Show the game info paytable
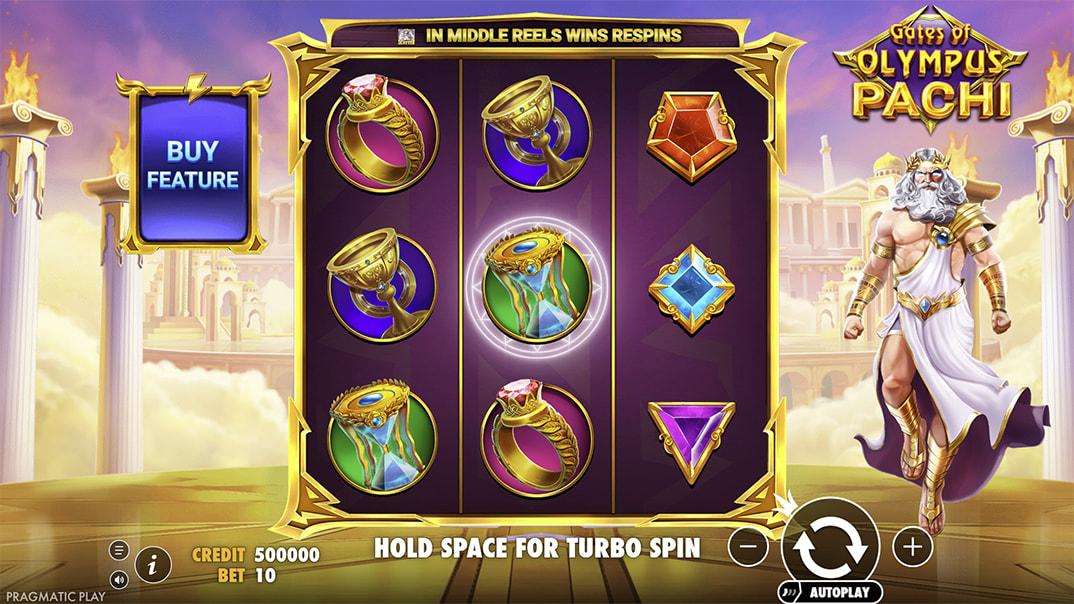The image size is (1074, 604). 152,565
